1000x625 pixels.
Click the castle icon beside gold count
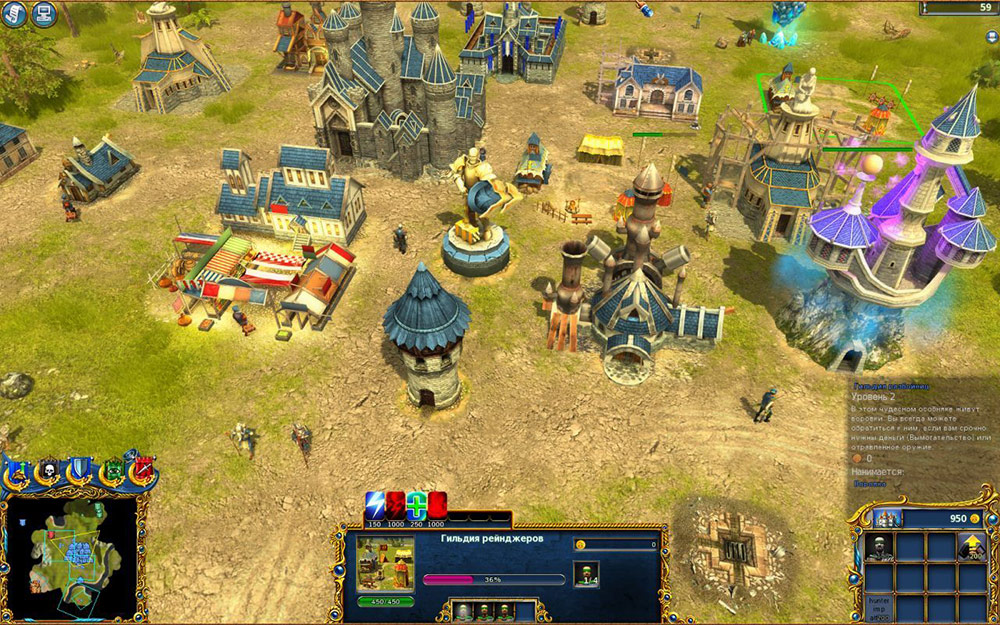pyautogui.click(x=886, y=518)
